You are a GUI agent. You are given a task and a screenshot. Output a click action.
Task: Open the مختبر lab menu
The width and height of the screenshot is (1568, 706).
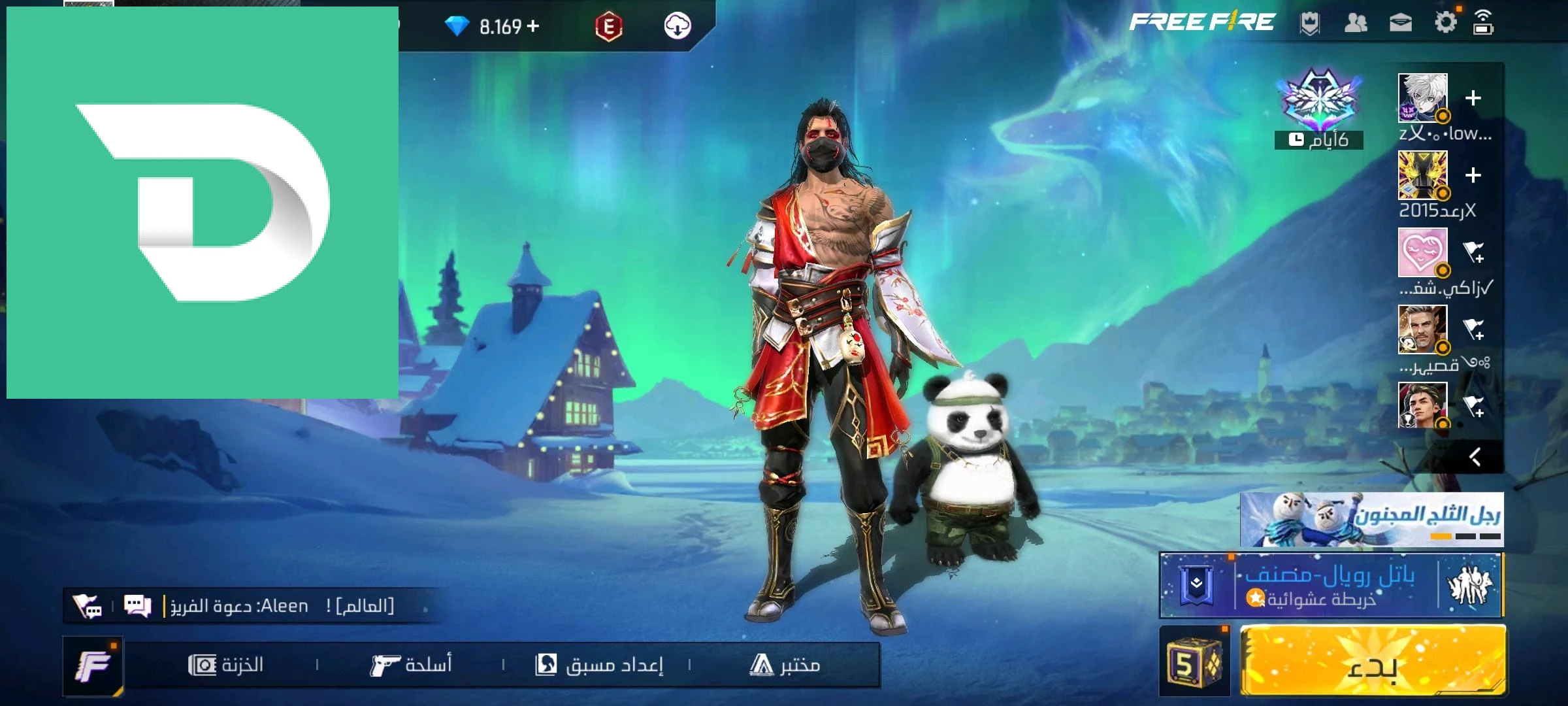click(785, 665)
